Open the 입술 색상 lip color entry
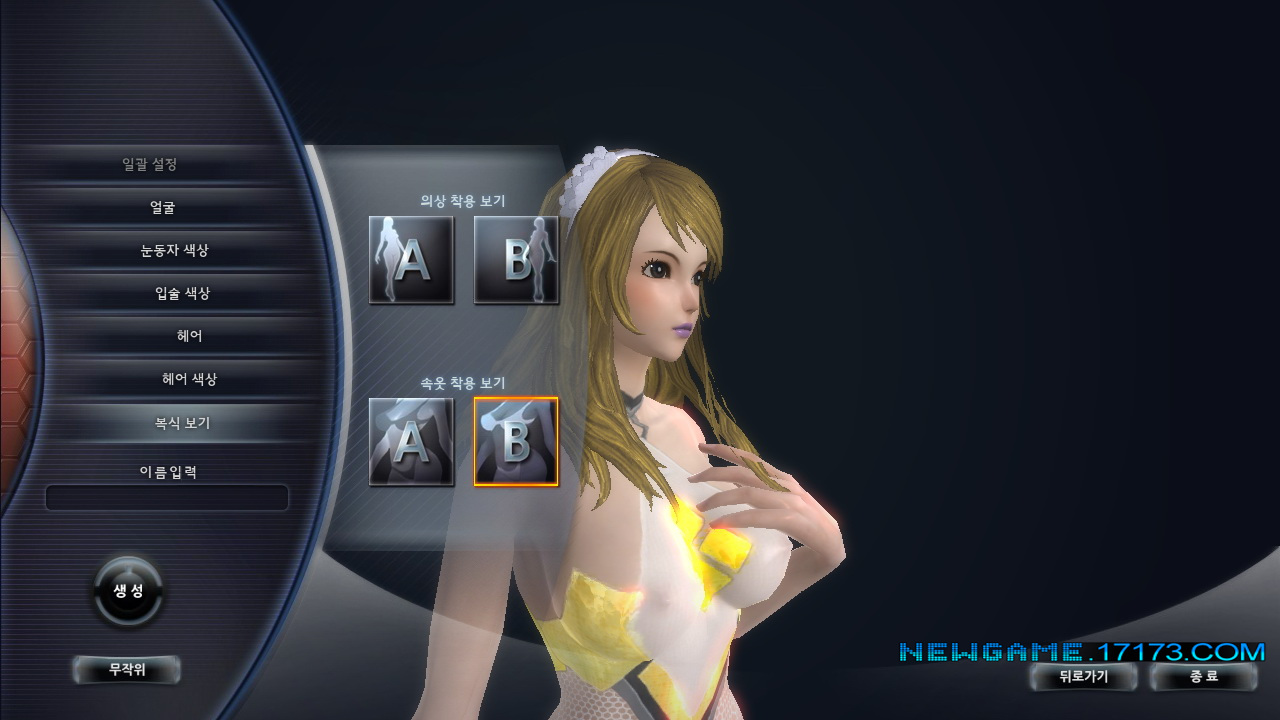Image resolution: width=1280 pixels, height=720 pixels. pyautogui.click(x=182, y=294)
